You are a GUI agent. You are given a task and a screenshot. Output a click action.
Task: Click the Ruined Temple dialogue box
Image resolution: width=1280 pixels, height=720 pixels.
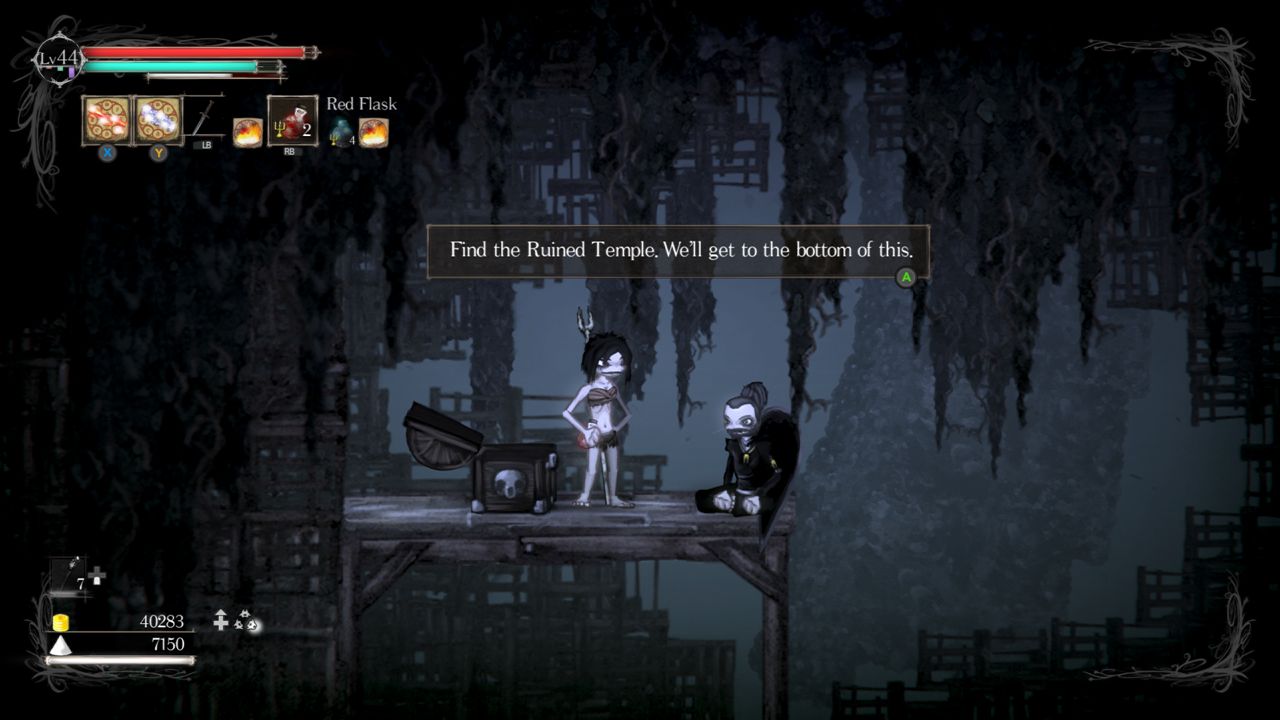tap(678, 251)
